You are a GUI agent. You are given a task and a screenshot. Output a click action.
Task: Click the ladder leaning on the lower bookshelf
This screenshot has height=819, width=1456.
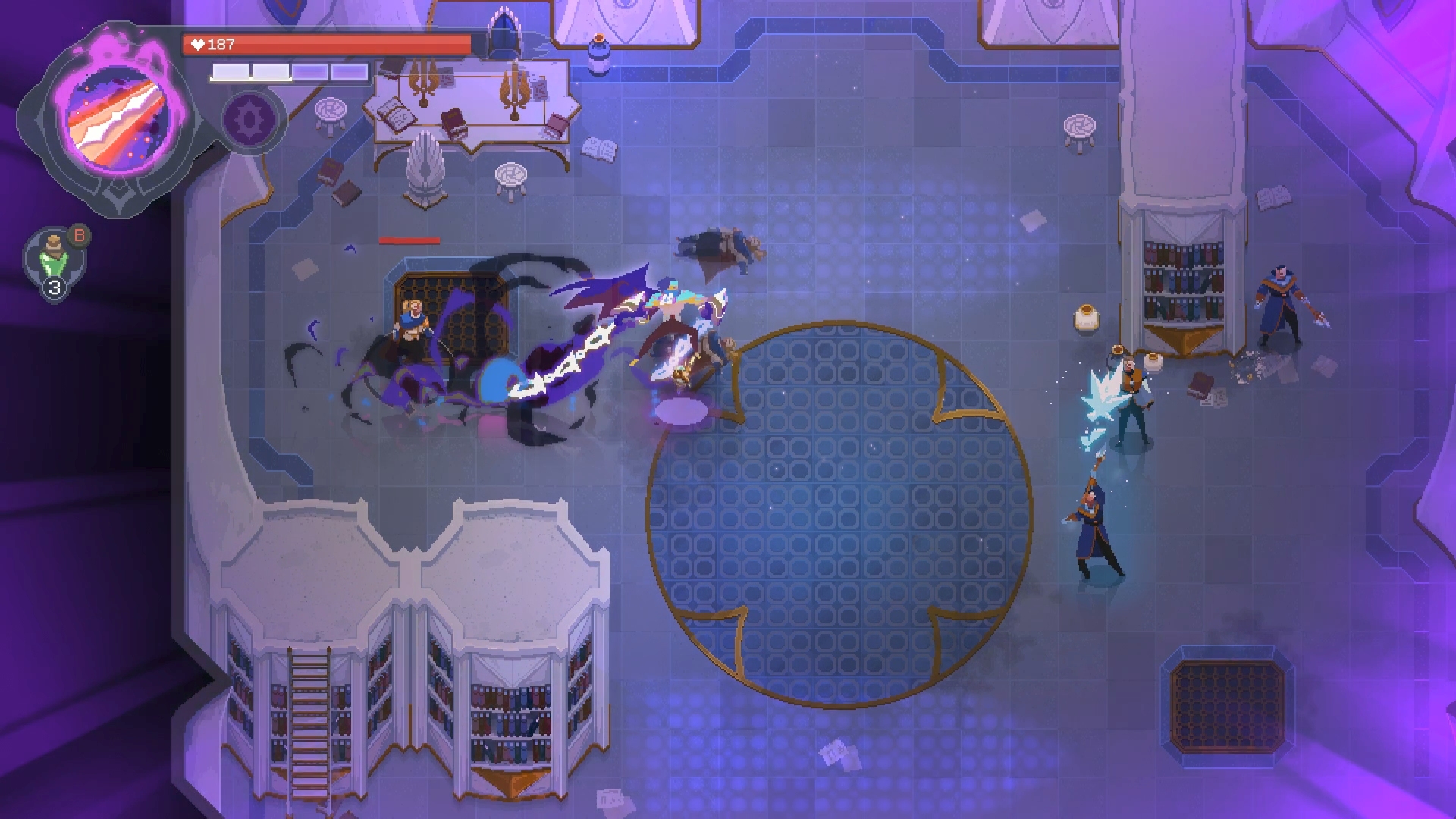tap(311, 720)
